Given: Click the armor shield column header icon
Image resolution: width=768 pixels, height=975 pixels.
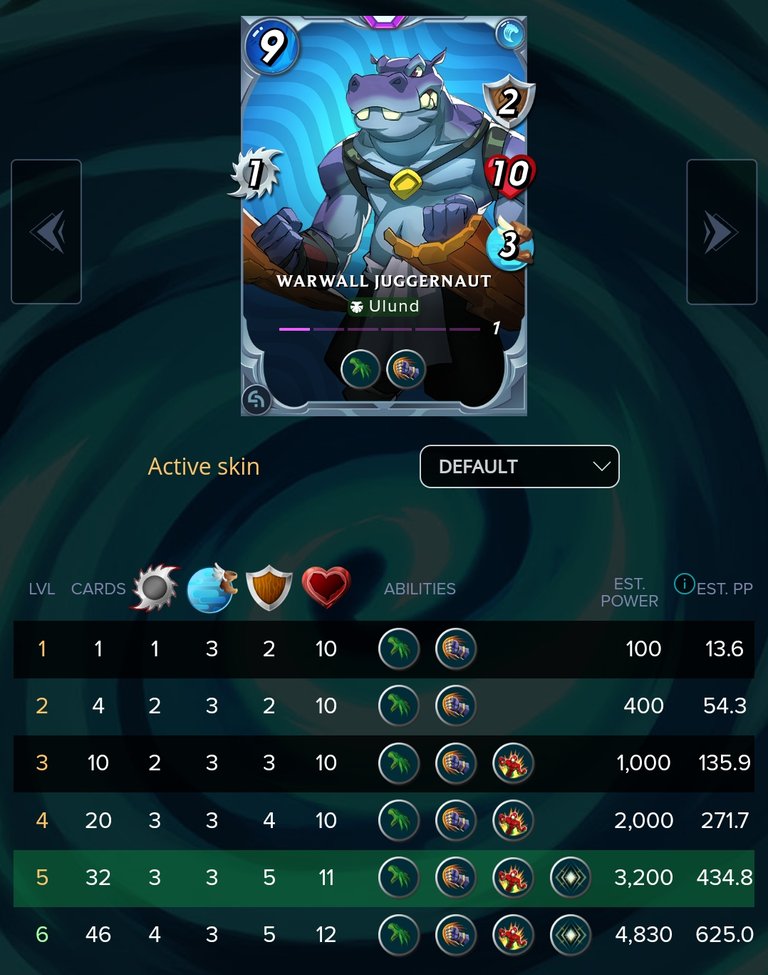Looking at the screenshot, I should tap(269, 588).
